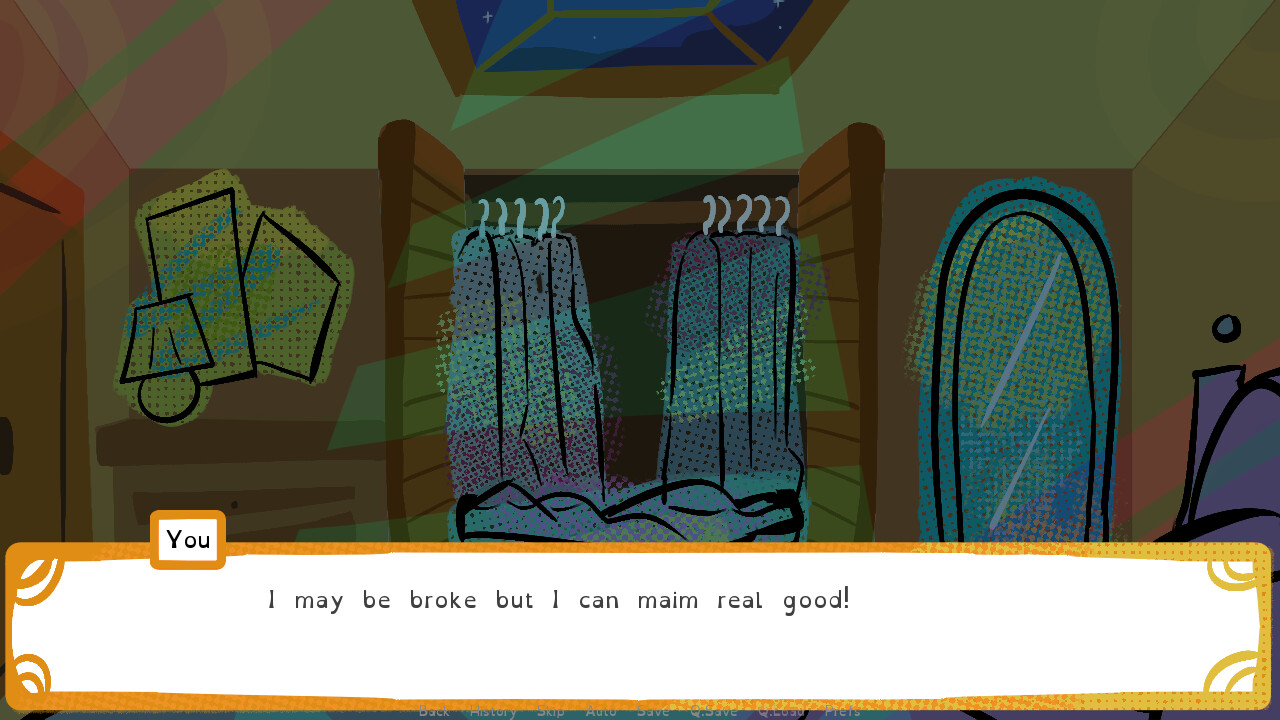The width and height of the screenshot is (1280, 720).
Task: Click the 'You' character name tag
Action: click(188, 540)
